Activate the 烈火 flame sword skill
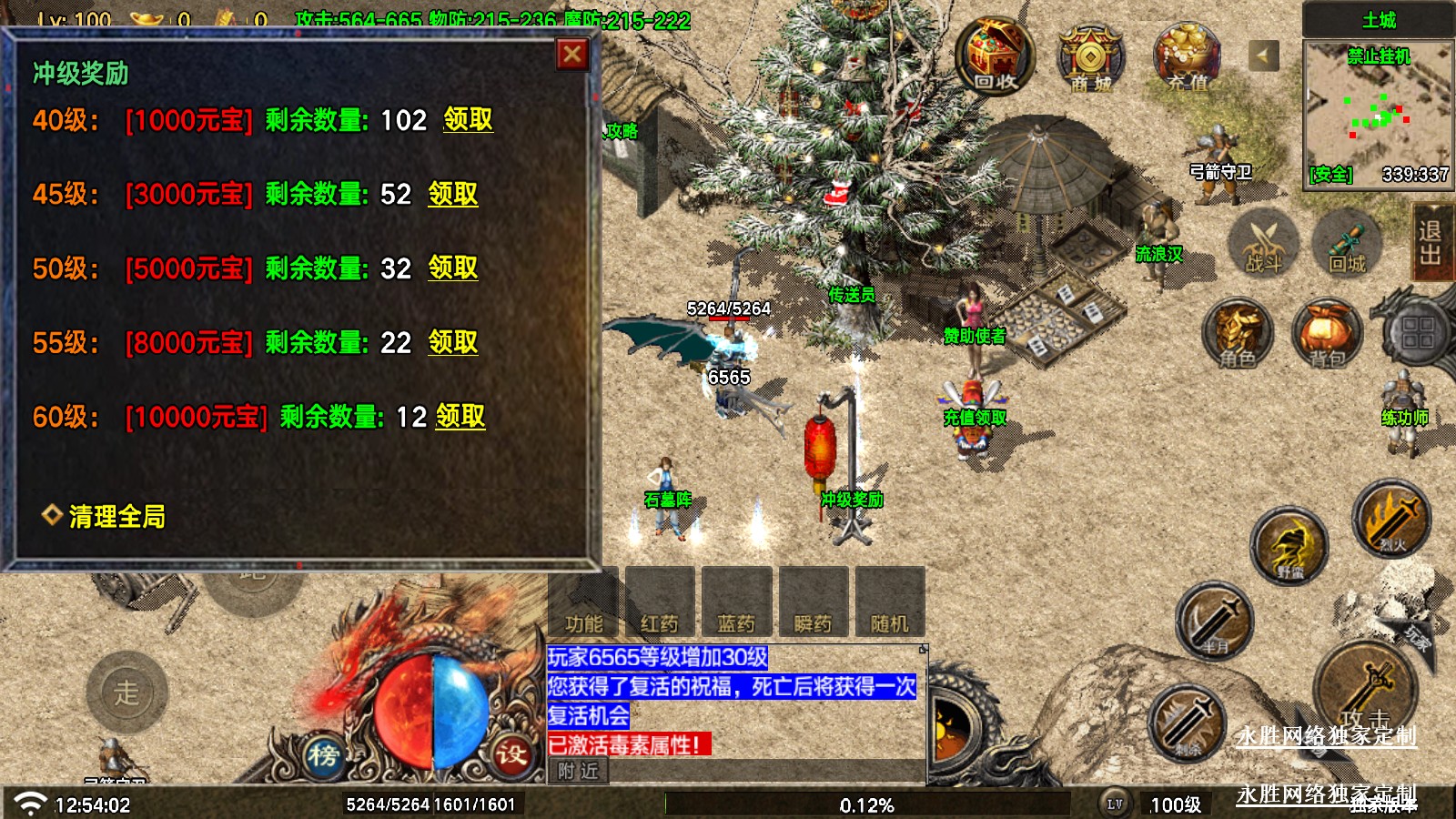This screenshot has width=1456, height=819. point(1391,519)
